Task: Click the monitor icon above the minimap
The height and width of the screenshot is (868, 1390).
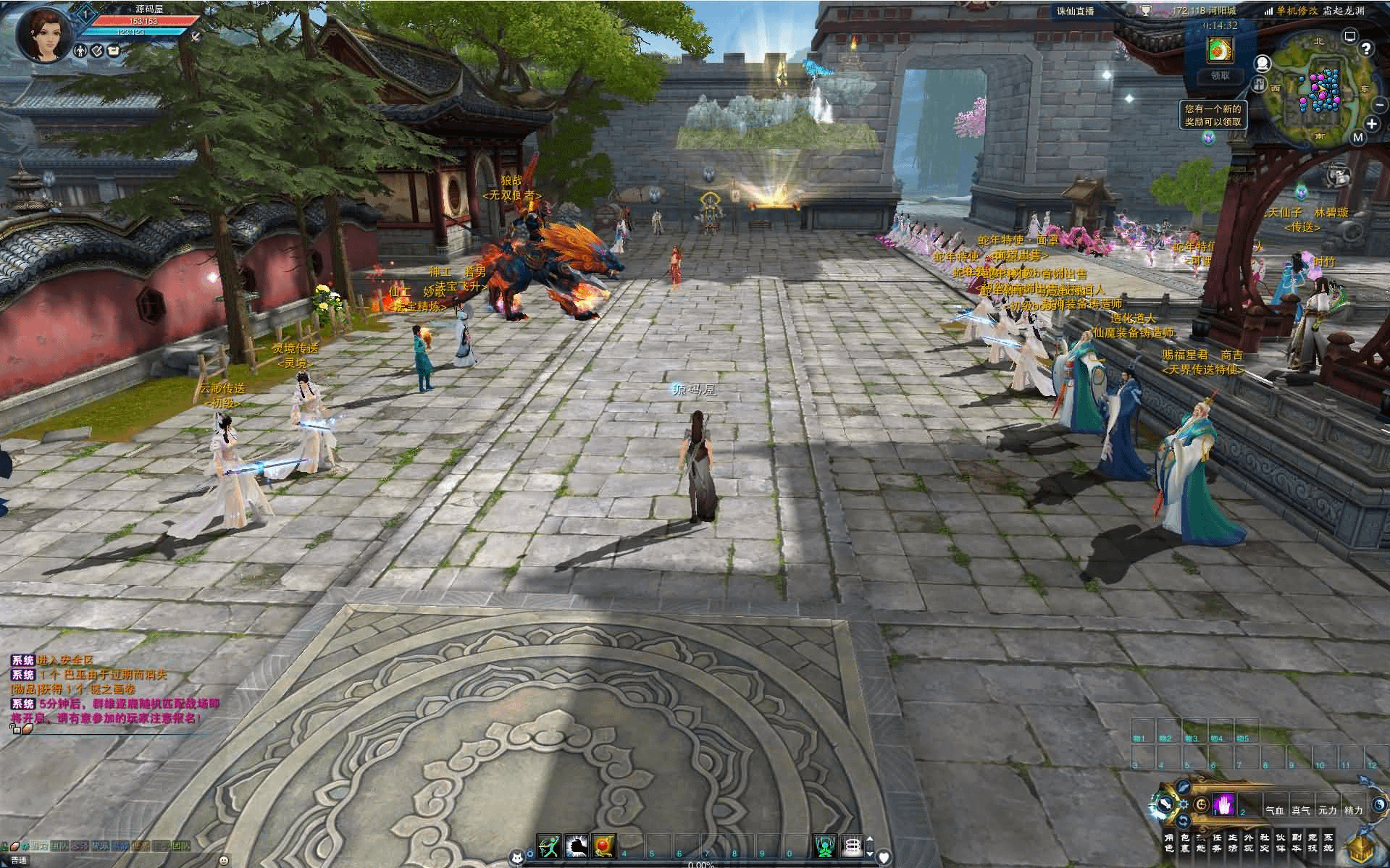Action: [x=1349, y=35]
